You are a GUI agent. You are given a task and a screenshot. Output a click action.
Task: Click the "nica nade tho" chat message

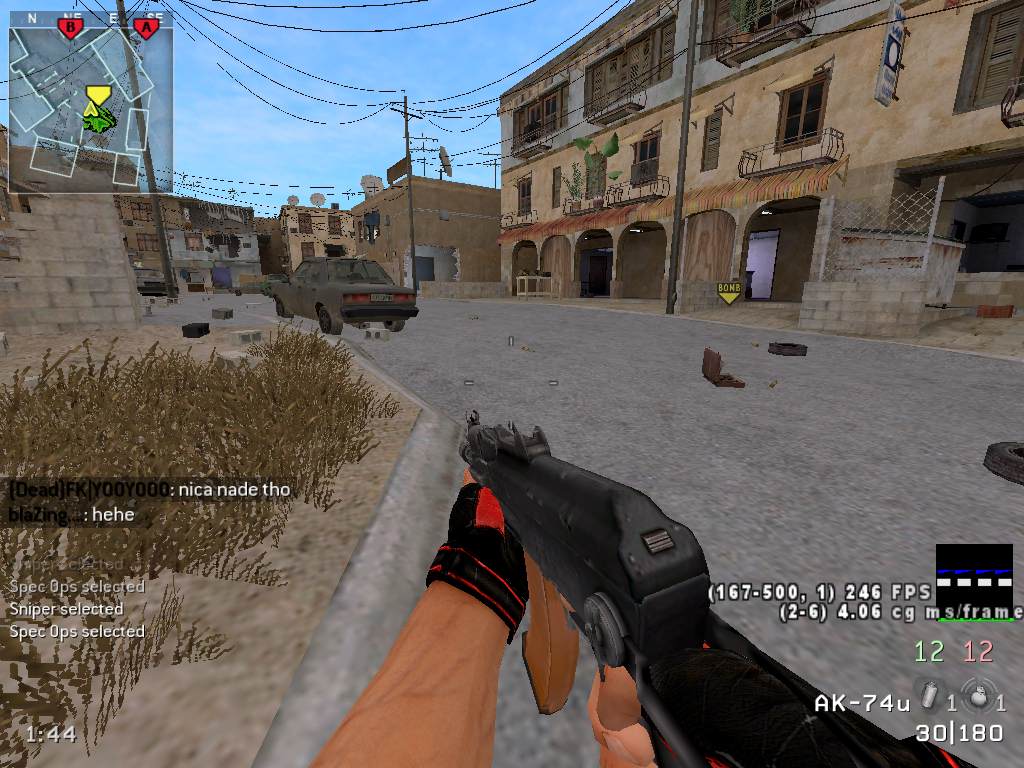click(x=150, y=490)
